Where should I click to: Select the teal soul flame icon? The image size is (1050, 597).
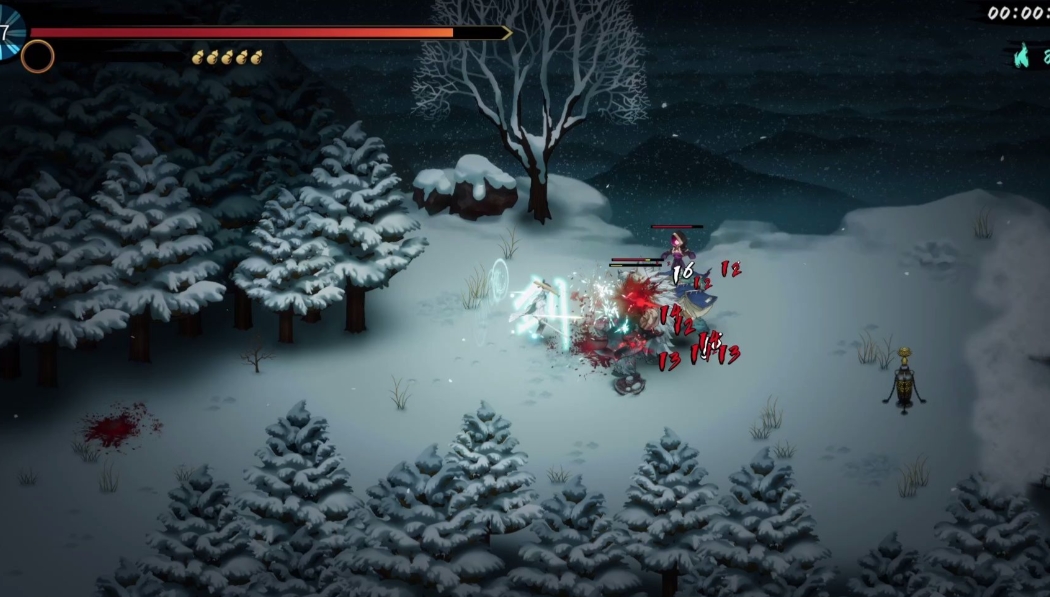(1021, 57)
